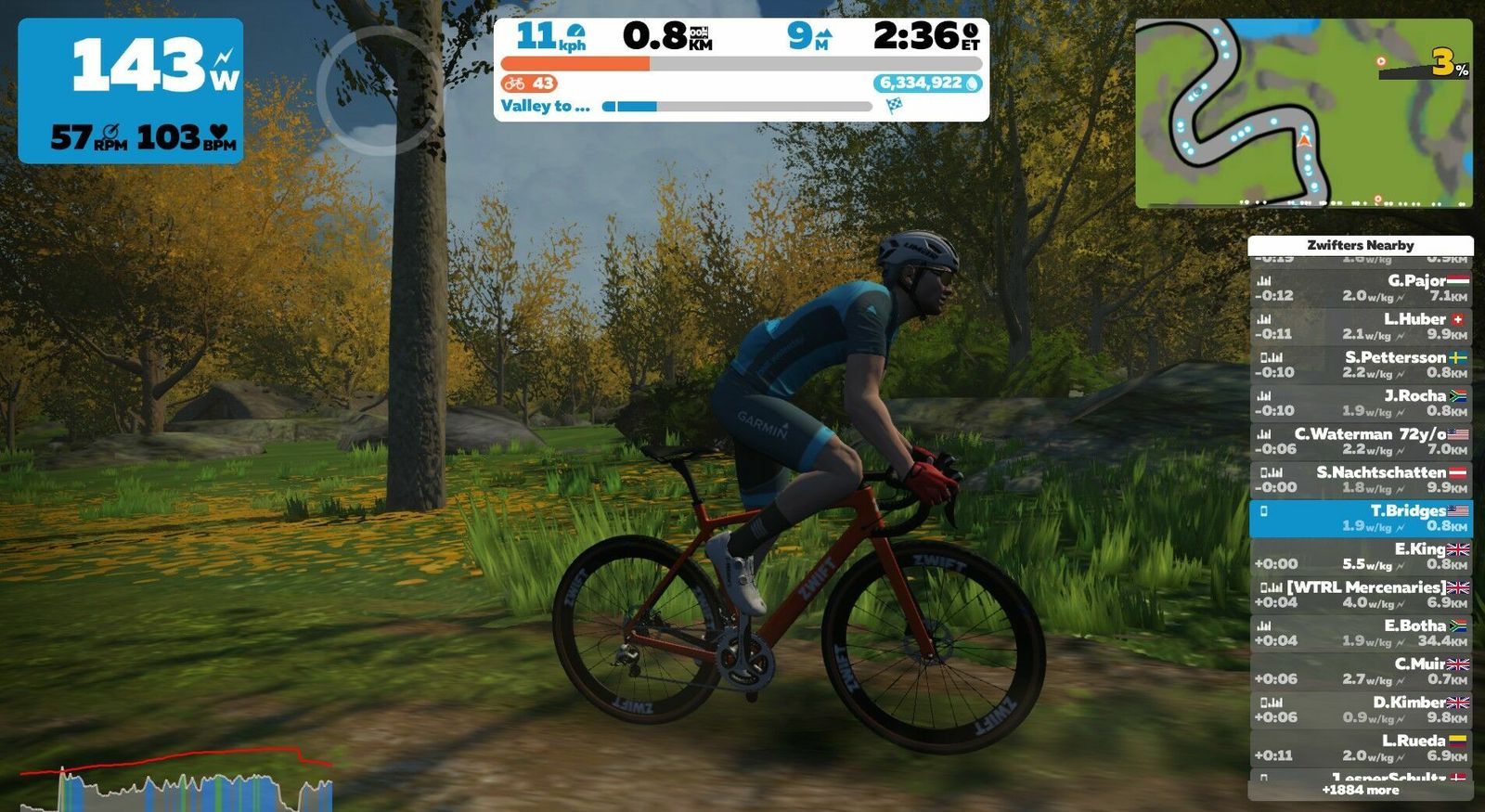Image resolution: width=1485 pixels, height=812 pixels.
Task: View C.Muir's rider entry
Action: coord(1360,671)
